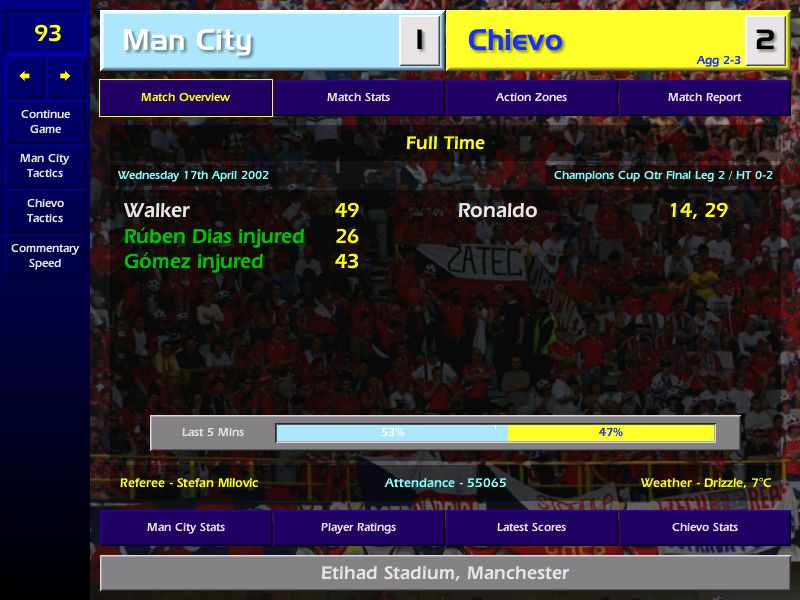The image size is (800, 600).
Task: Select goalscorer Walker
Action: [157, 211]
